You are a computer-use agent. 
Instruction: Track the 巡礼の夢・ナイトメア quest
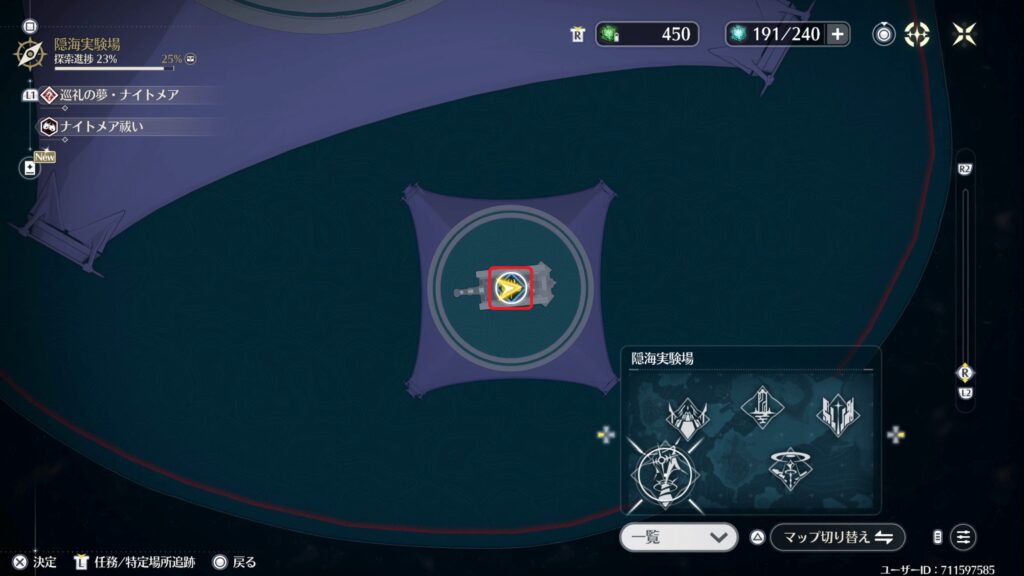click(x=120, y=95)
